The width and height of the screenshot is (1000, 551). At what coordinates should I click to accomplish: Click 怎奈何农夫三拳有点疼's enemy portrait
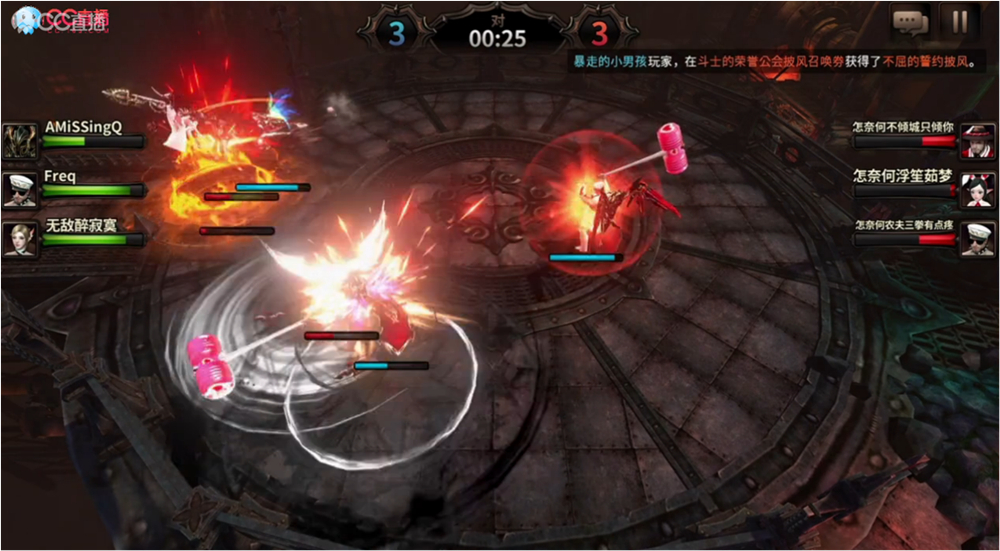978,239
